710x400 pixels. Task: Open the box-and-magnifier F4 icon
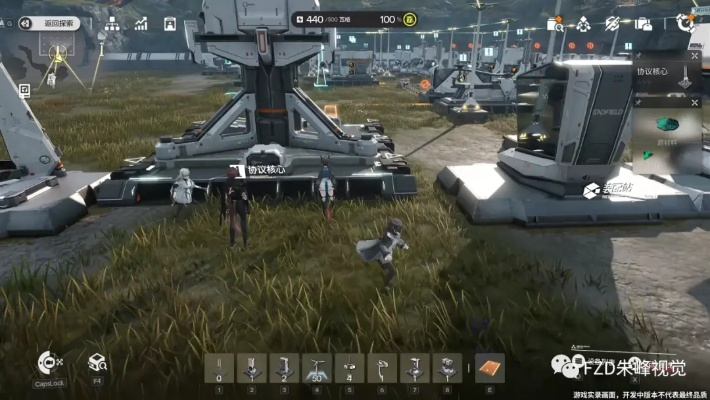pyautogui.click(x=97, y=362)
